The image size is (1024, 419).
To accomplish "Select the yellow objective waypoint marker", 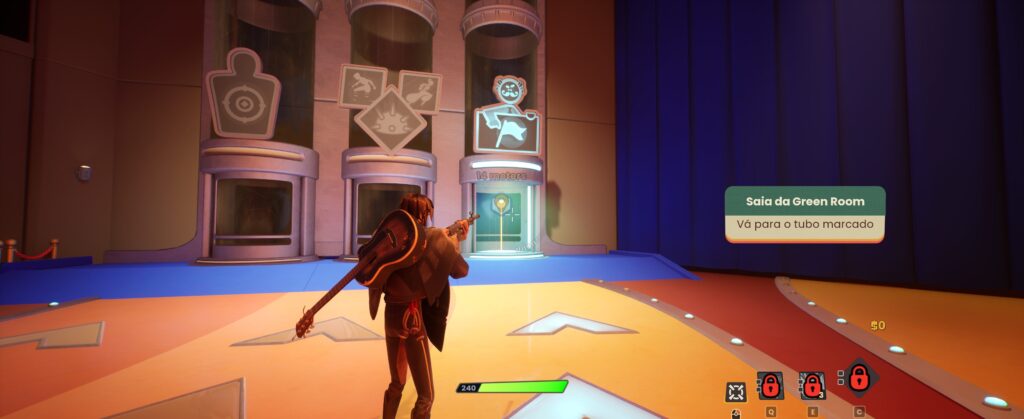I will 500,205.
